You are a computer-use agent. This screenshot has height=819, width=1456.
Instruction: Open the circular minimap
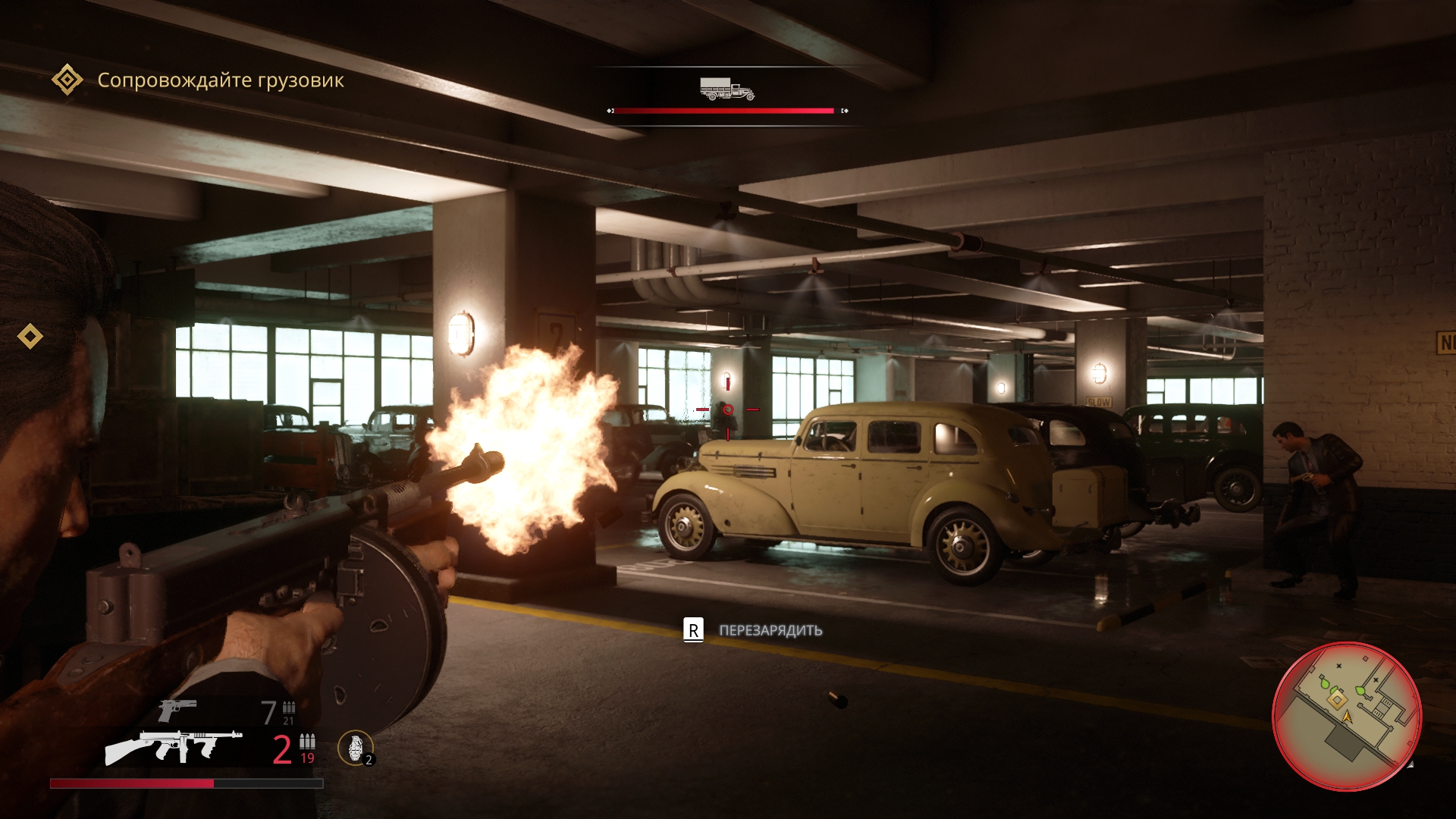tap(1346, 716)
